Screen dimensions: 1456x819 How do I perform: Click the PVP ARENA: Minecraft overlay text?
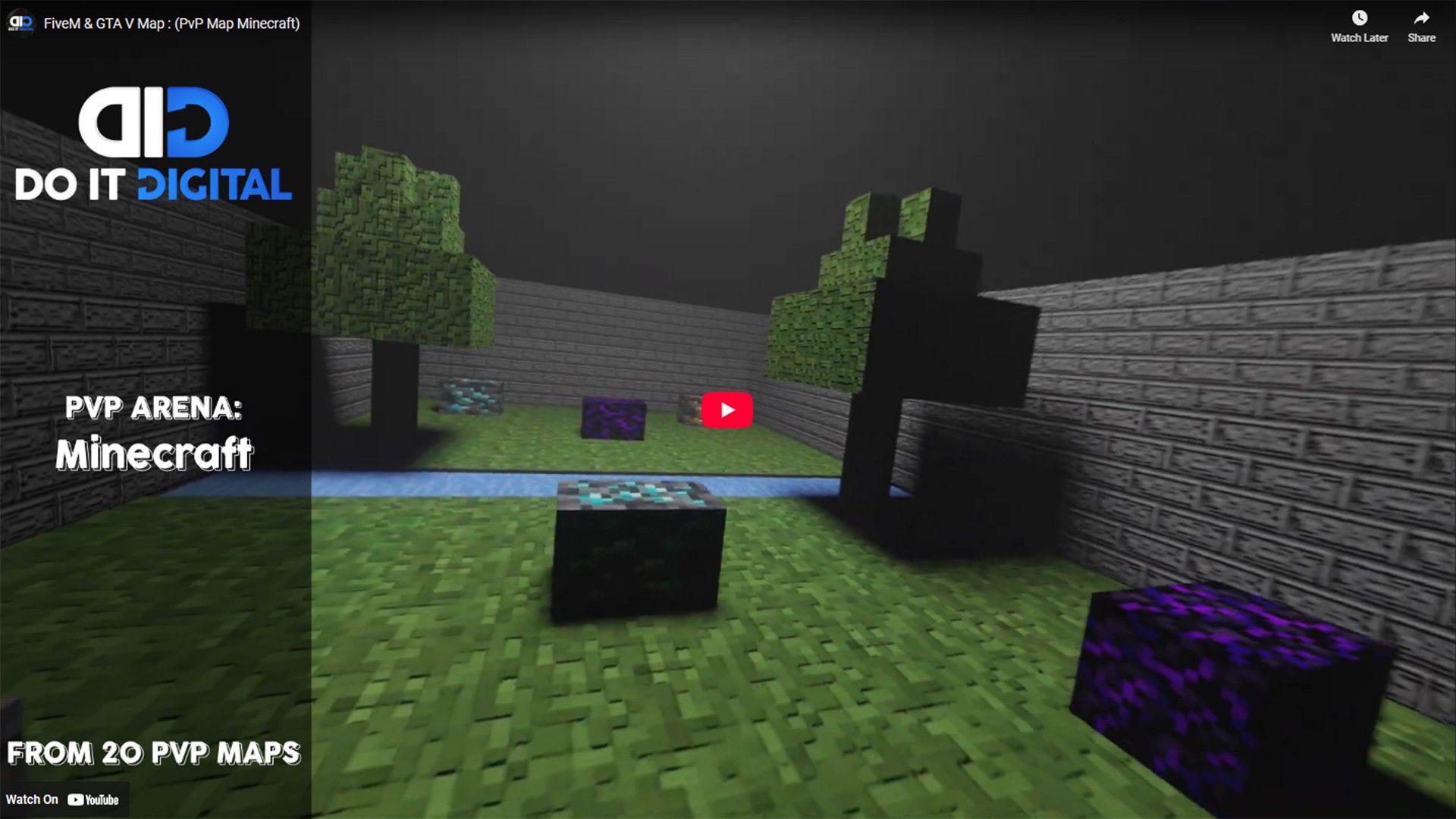(154, 432)
